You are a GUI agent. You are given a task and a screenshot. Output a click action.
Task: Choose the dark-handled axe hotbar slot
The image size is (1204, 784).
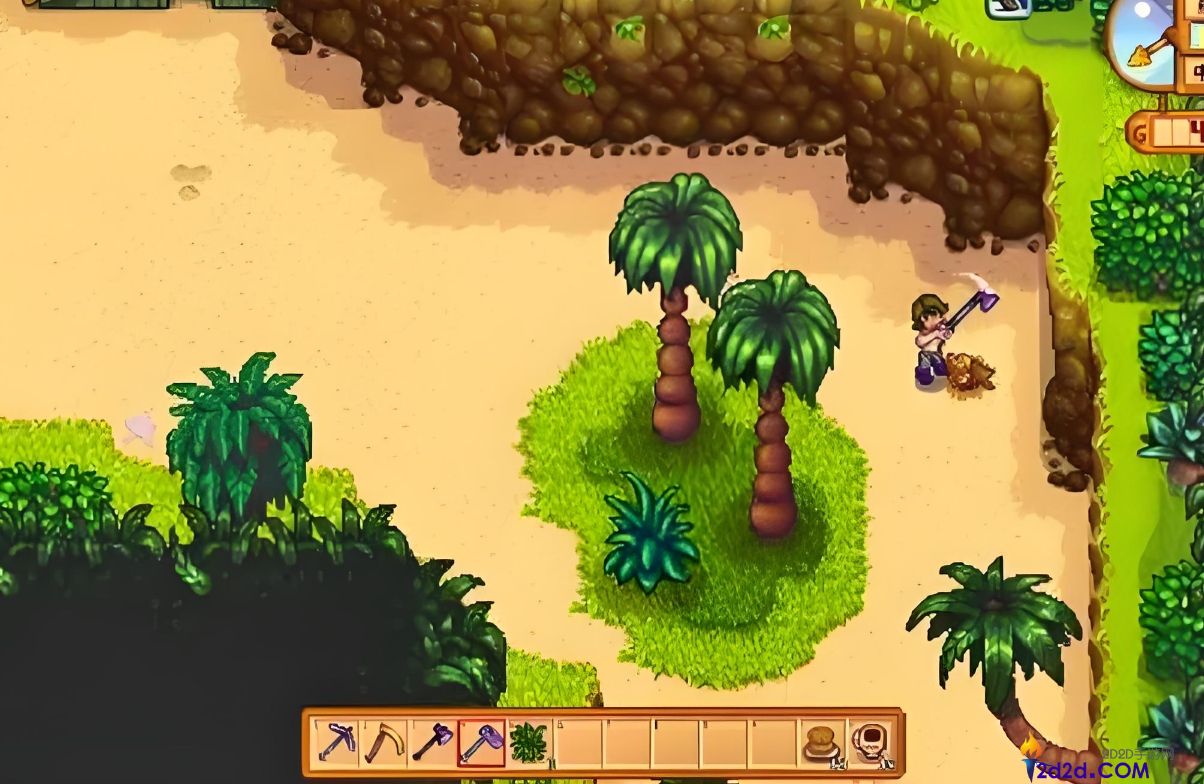point(432,743)
